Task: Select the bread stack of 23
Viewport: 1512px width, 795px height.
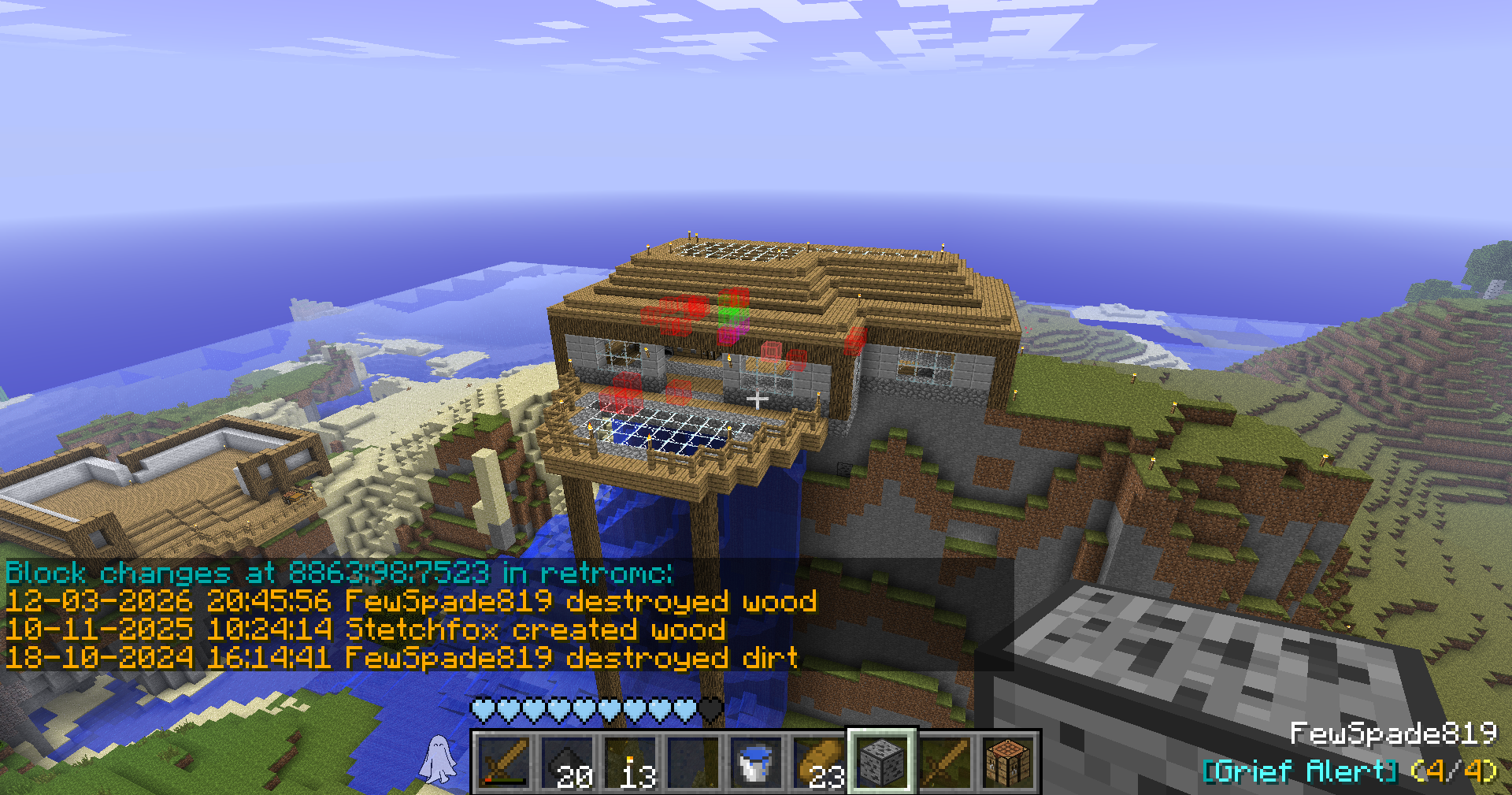Action: tap(819, 762)
